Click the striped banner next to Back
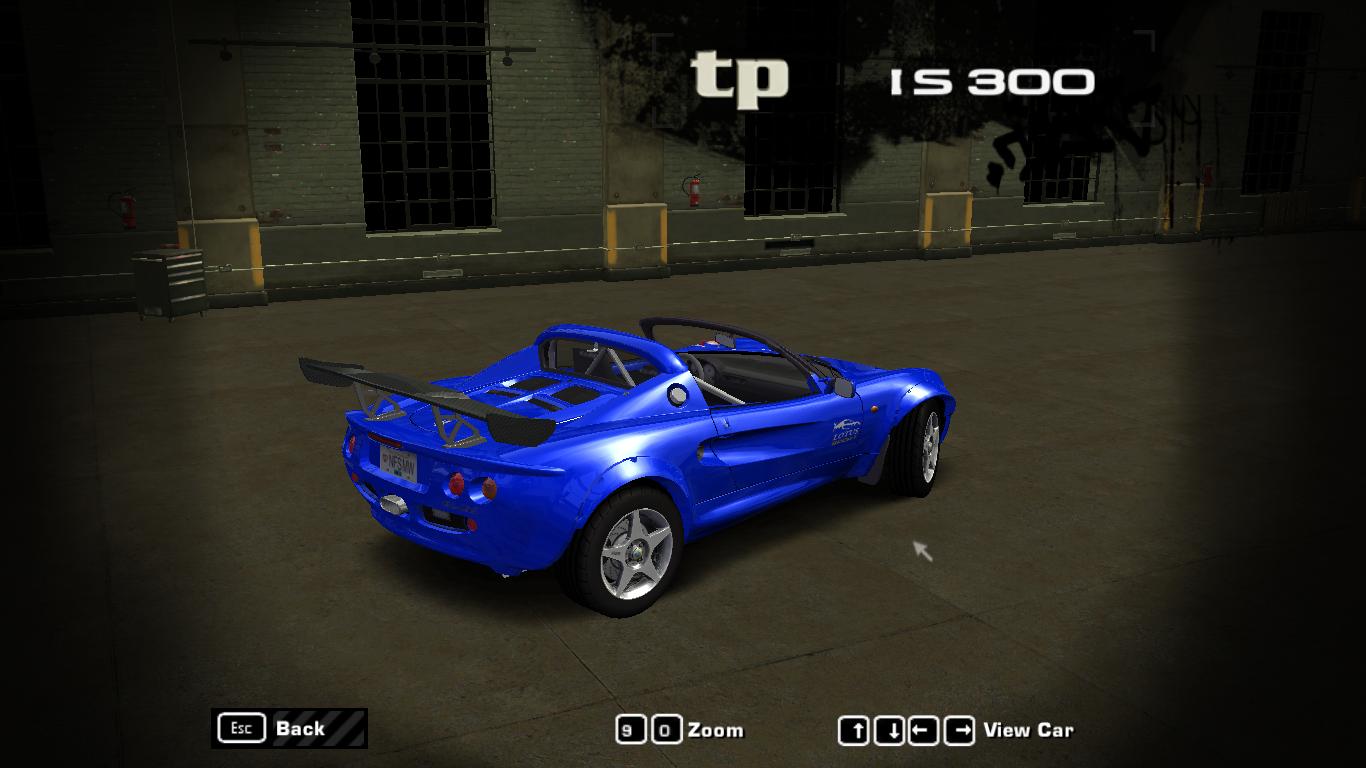This screenshot has width=1366, height=768. (344, 729)
